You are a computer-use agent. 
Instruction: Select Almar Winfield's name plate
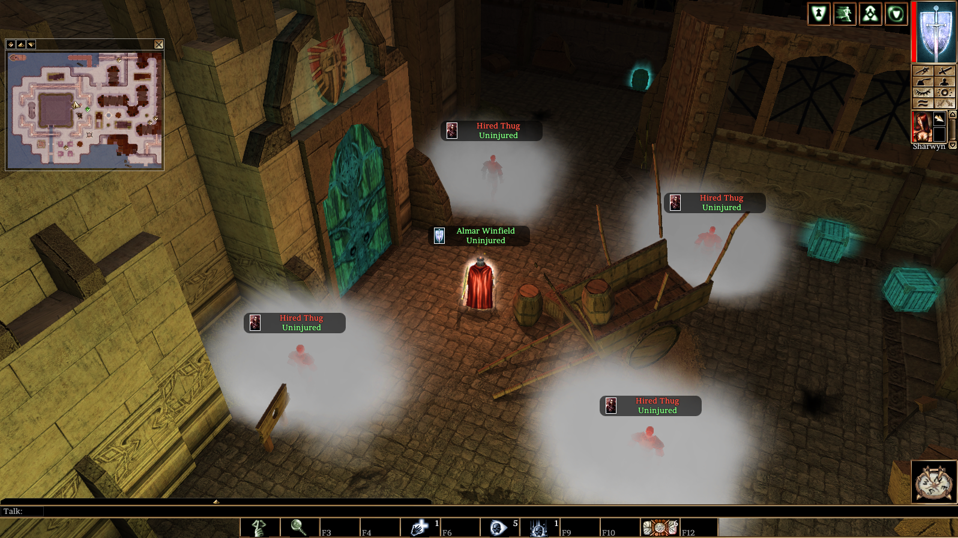pyautogui.click(x=480, y=236)
